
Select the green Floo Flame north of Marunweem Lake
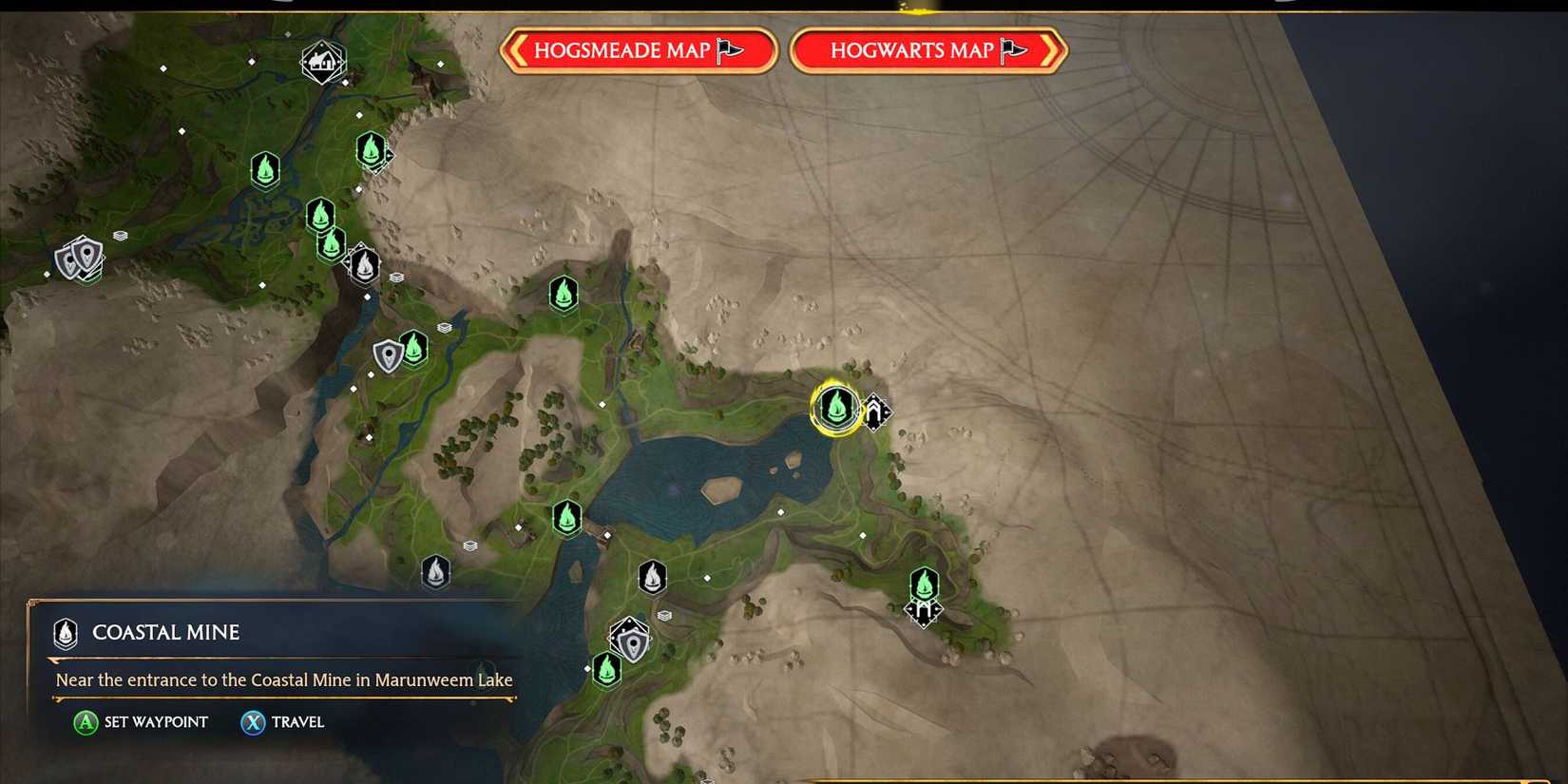click(564, 295)
